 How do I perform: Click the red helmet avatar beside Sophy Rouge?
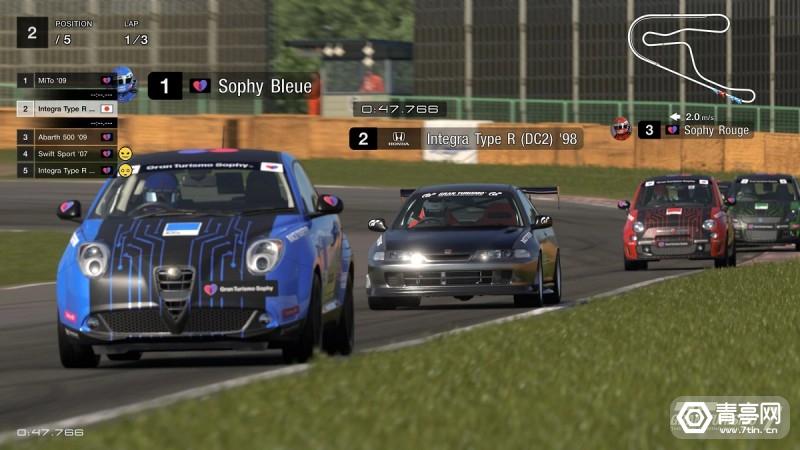[x=621, y=128]
